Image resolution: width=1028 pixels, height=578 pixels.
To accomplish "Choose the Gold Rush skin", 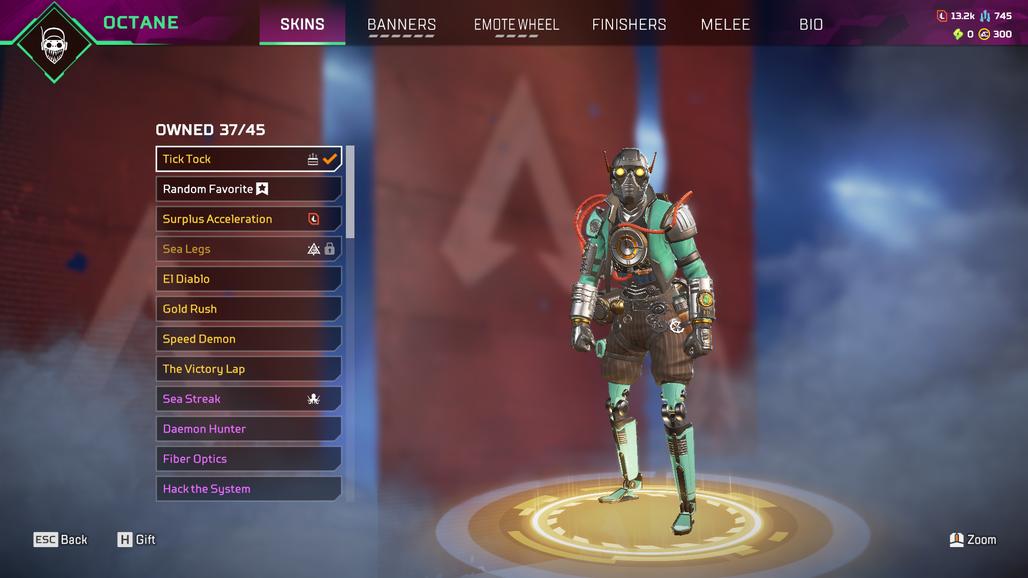I will coord(248,309).
